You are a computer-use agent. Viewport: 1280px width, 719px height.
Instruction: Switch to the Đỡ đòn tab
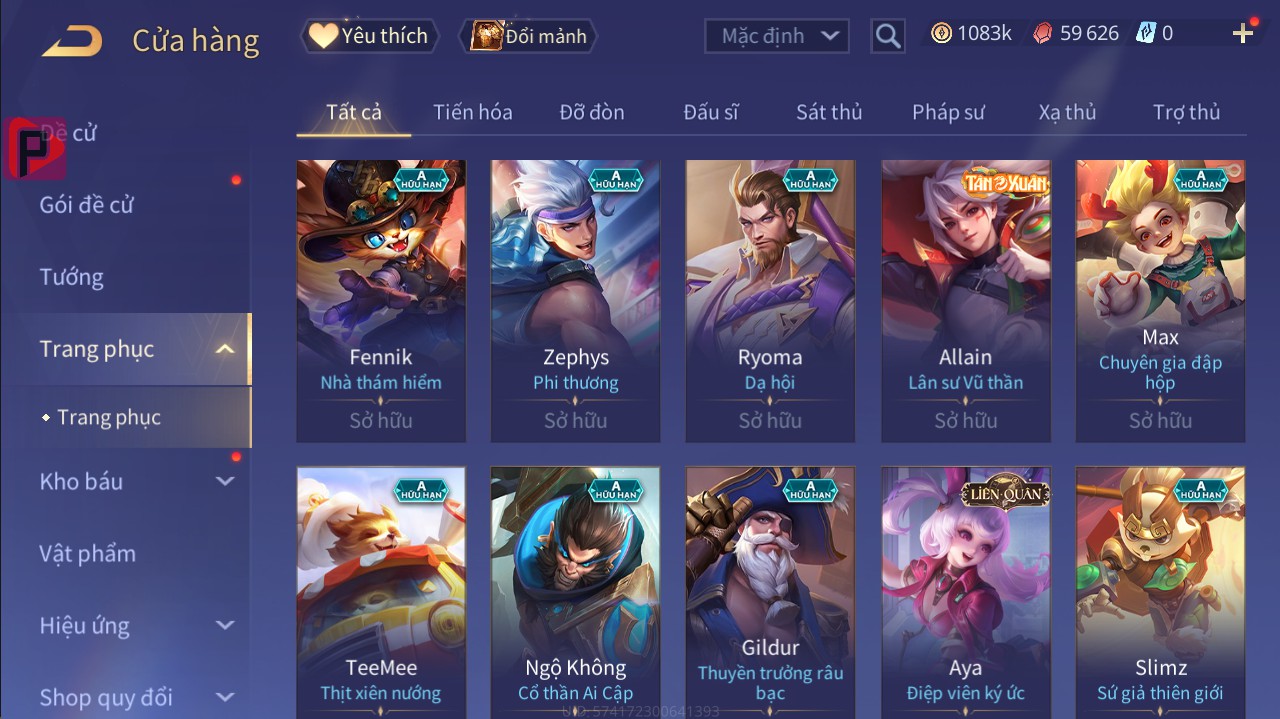coord(592,112)
